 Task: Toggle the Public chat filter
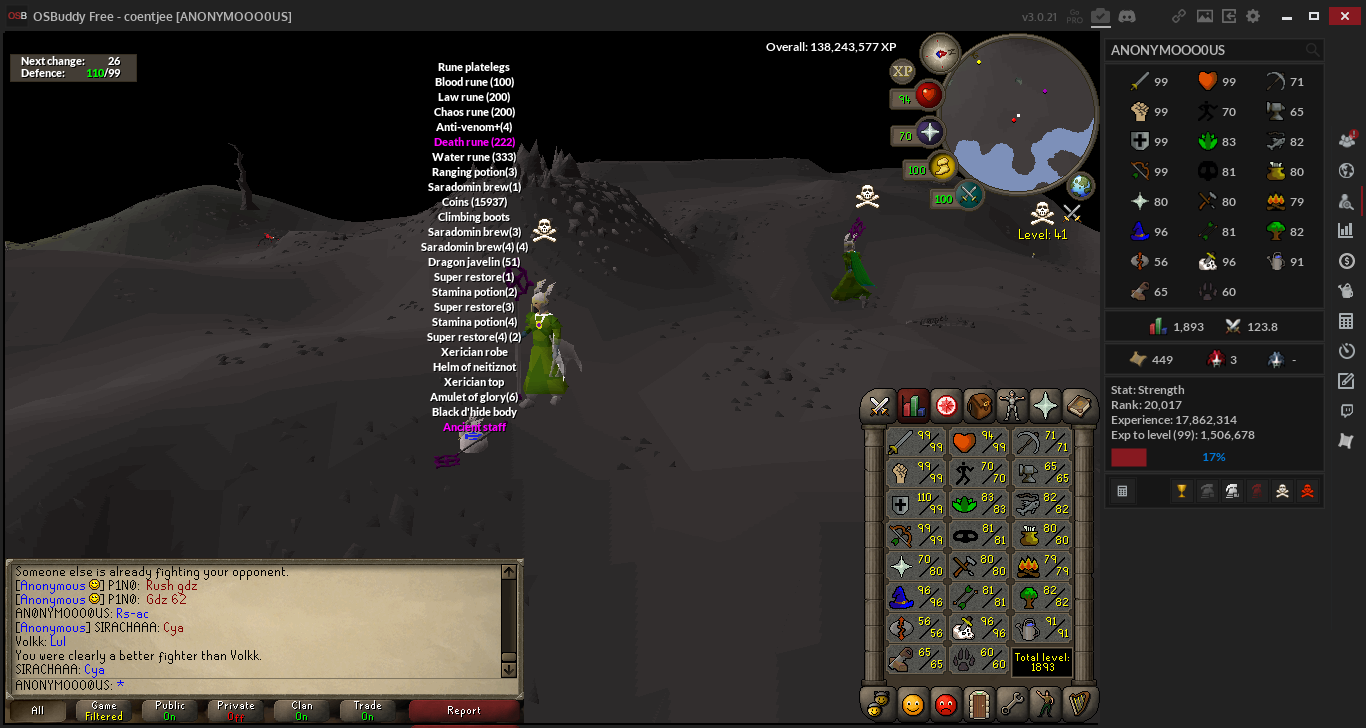click(170, 710)
